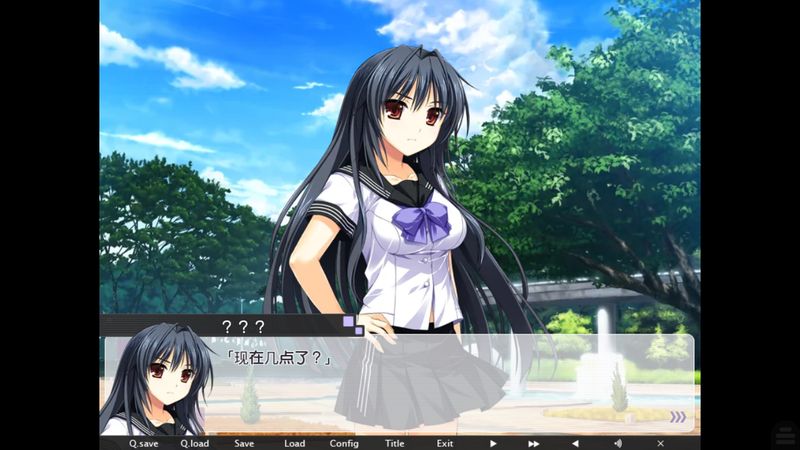Quick load using Q.load
Image resolution: width=800 pixels, height=450 pixels.
(x=194, y=443)
